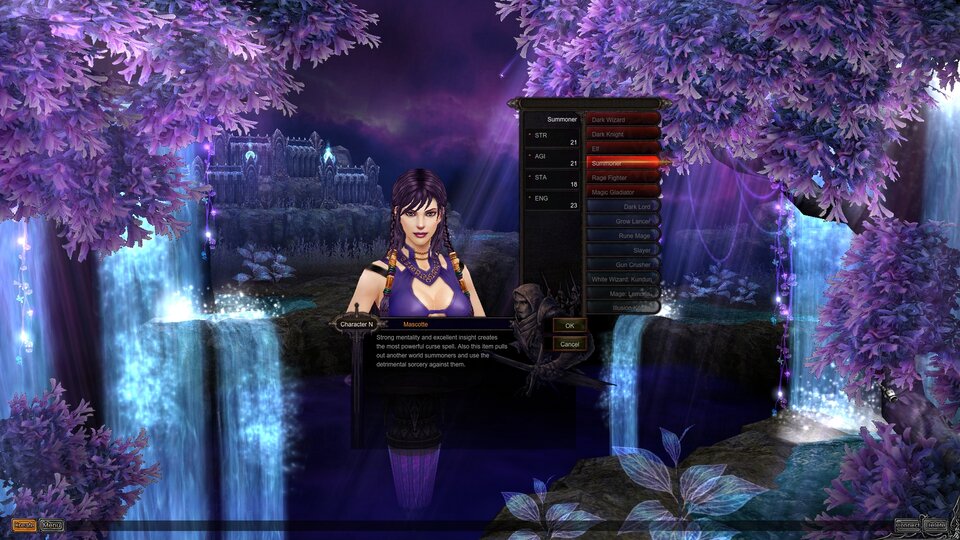The width and height of the screenshot is (960, 540).
Task: Select the Dark Knight class
Action: tap(622, 134)
